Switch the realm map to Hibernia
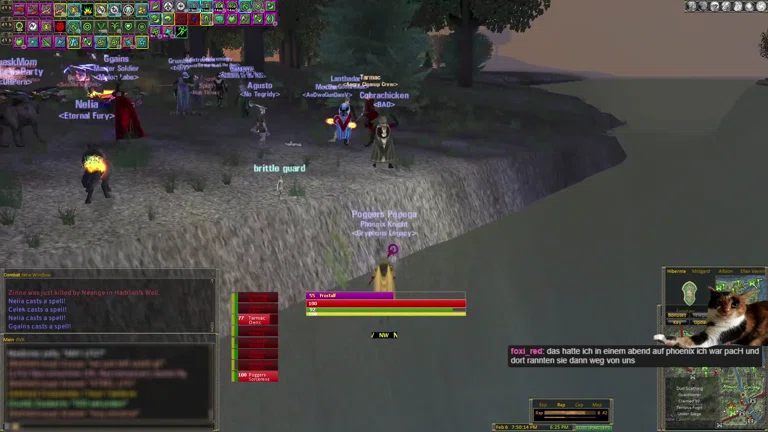Image resolution: width=768 pixels, height=432 pixels. click(x=676, y=271)
